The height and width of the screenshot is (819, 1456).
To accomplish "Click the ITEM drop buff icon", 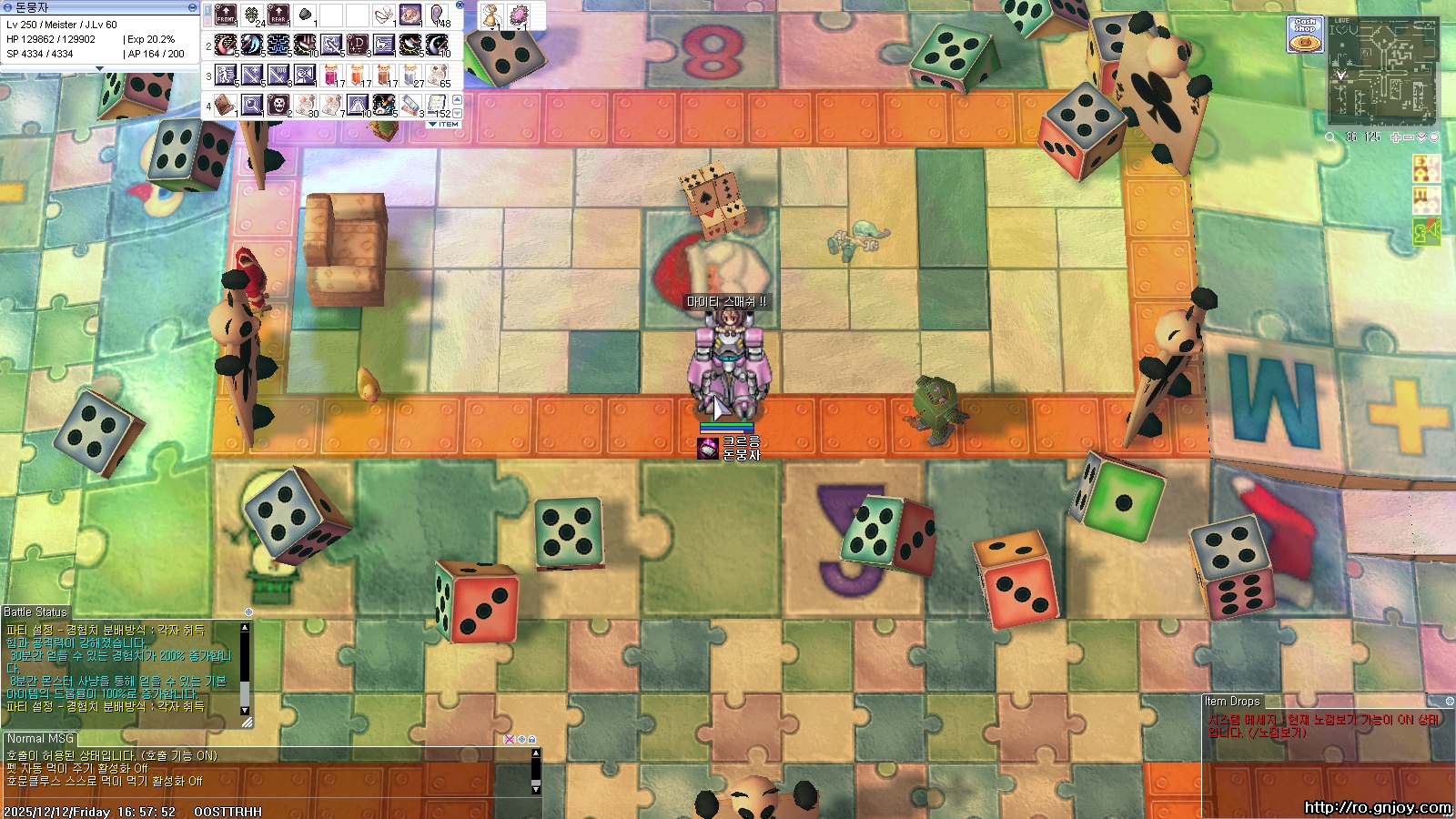I will 1425,200.
